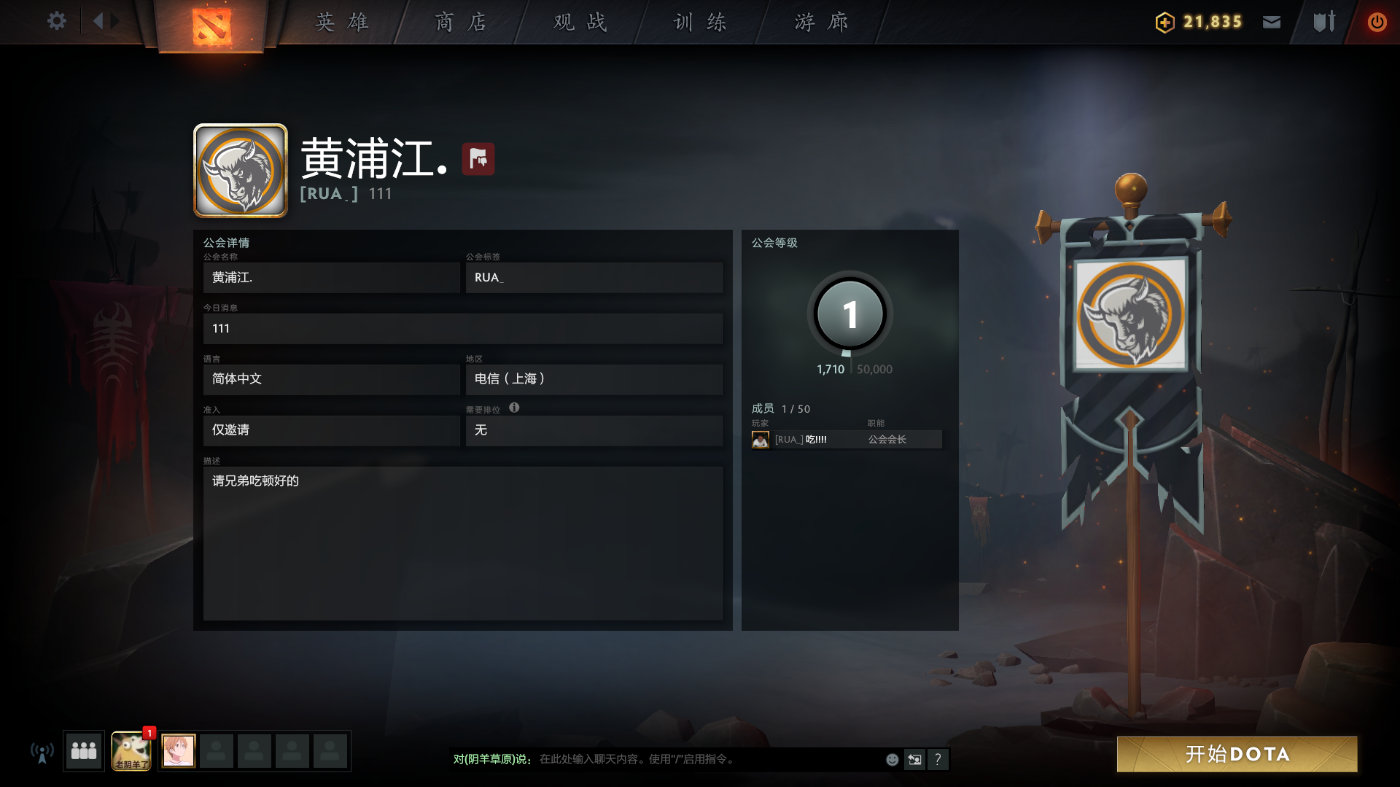Open guild member mail icon
The image size is (1400, 787).
click(x=1271, y=20)
